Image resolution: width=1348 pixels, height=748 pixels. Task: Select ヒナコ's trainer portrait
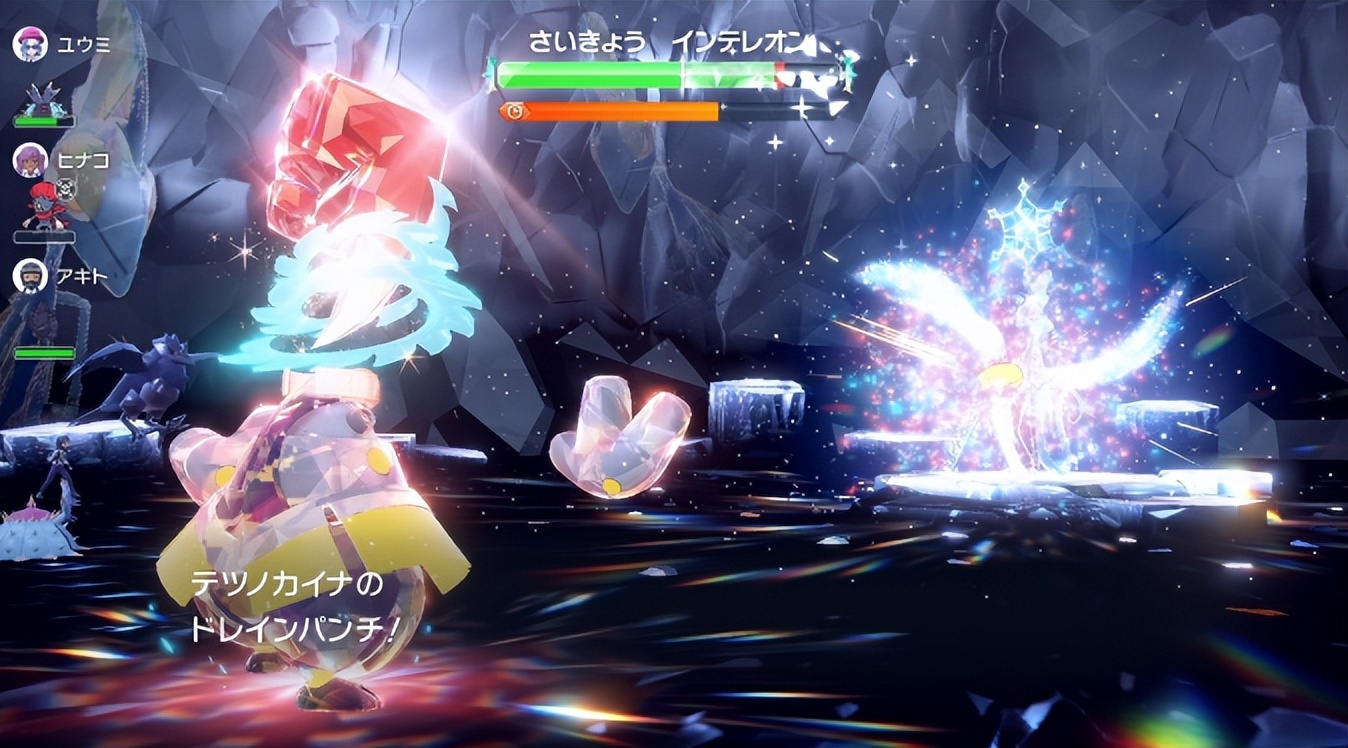30,160
